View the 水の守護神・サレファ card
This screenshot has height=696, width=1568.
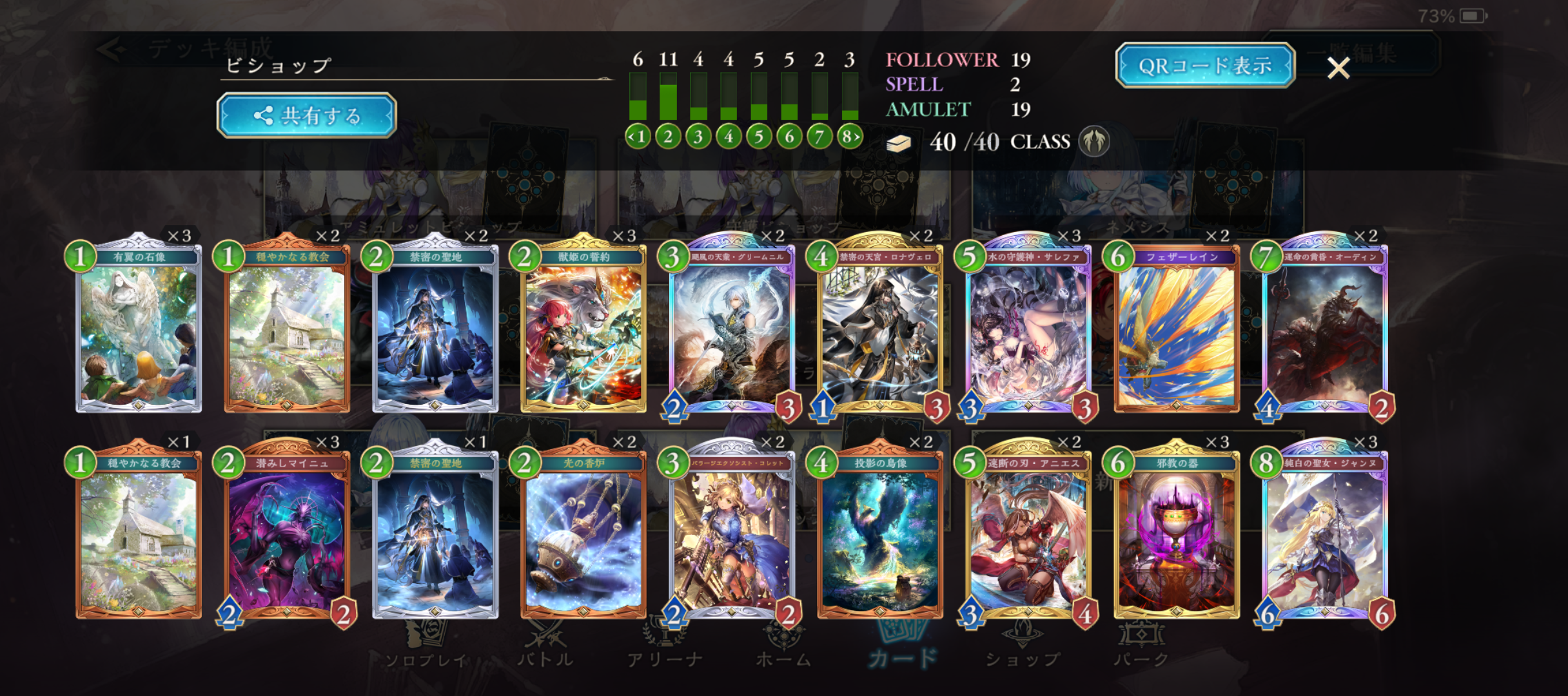click(1028, 329)
